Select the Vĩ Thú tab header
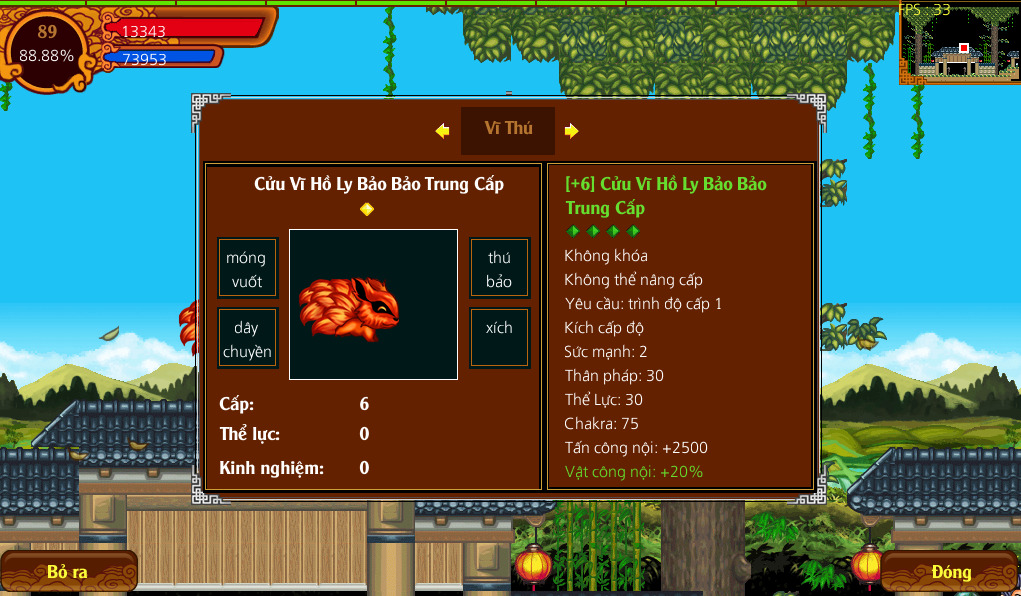Viewport: 1021px width, 596px height. tap(508, 129)
